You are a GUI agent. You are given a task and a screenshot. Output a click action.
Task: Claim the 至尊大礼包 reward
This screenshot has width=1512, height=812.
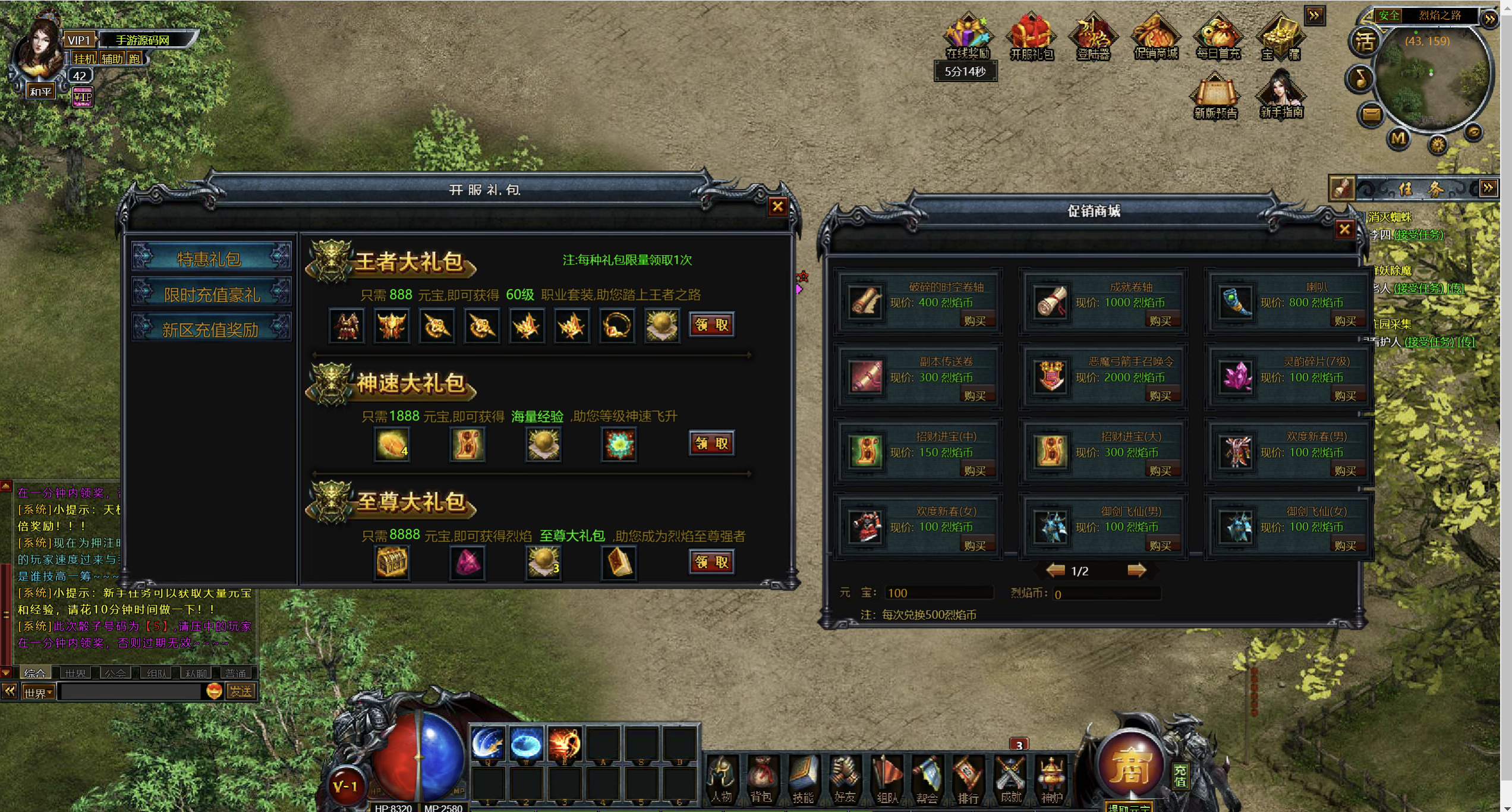711,561
